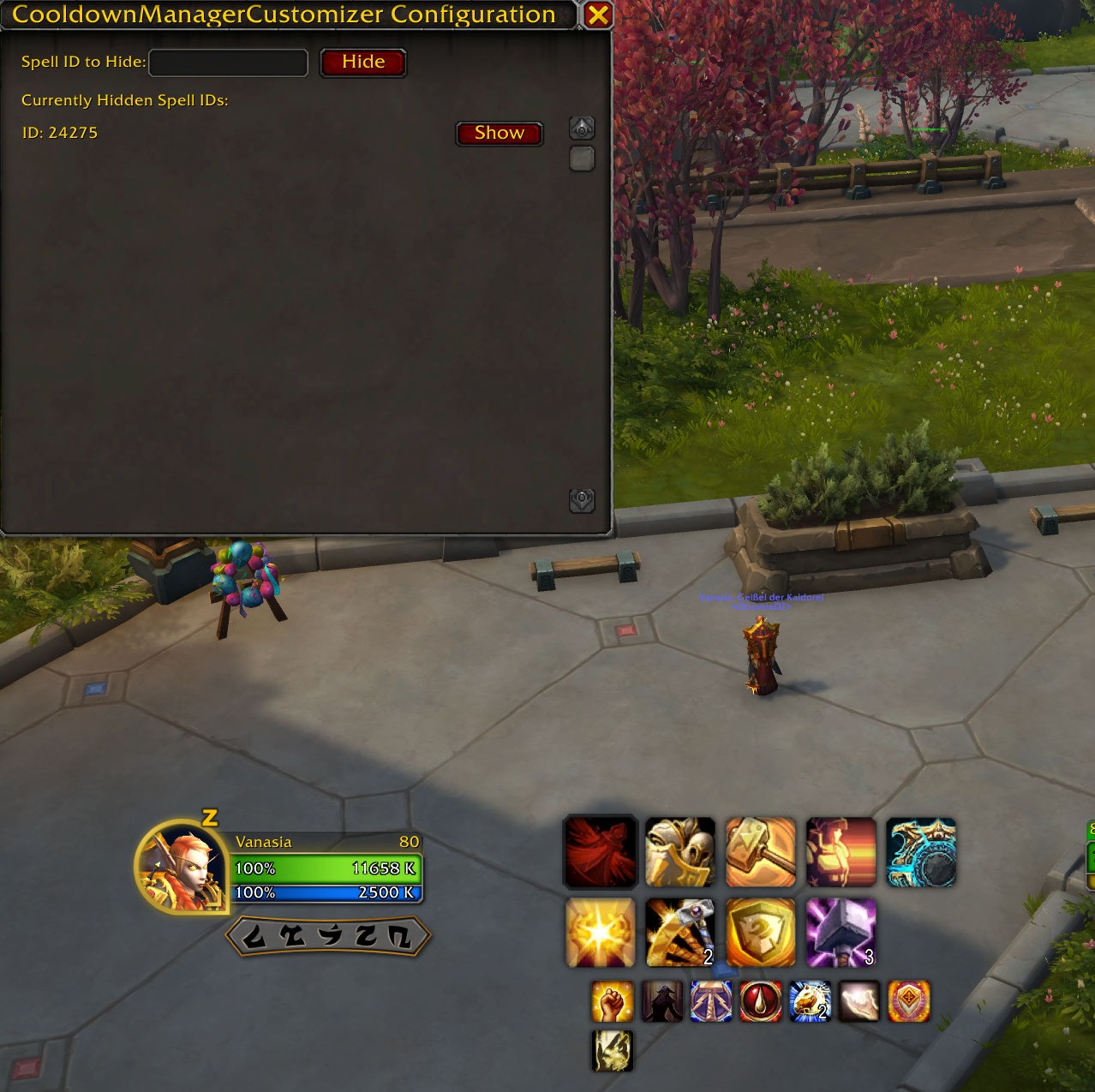Cast the glowing hands holy light spell
This screenshot has width=1095, height=1092.
[601, 933]
